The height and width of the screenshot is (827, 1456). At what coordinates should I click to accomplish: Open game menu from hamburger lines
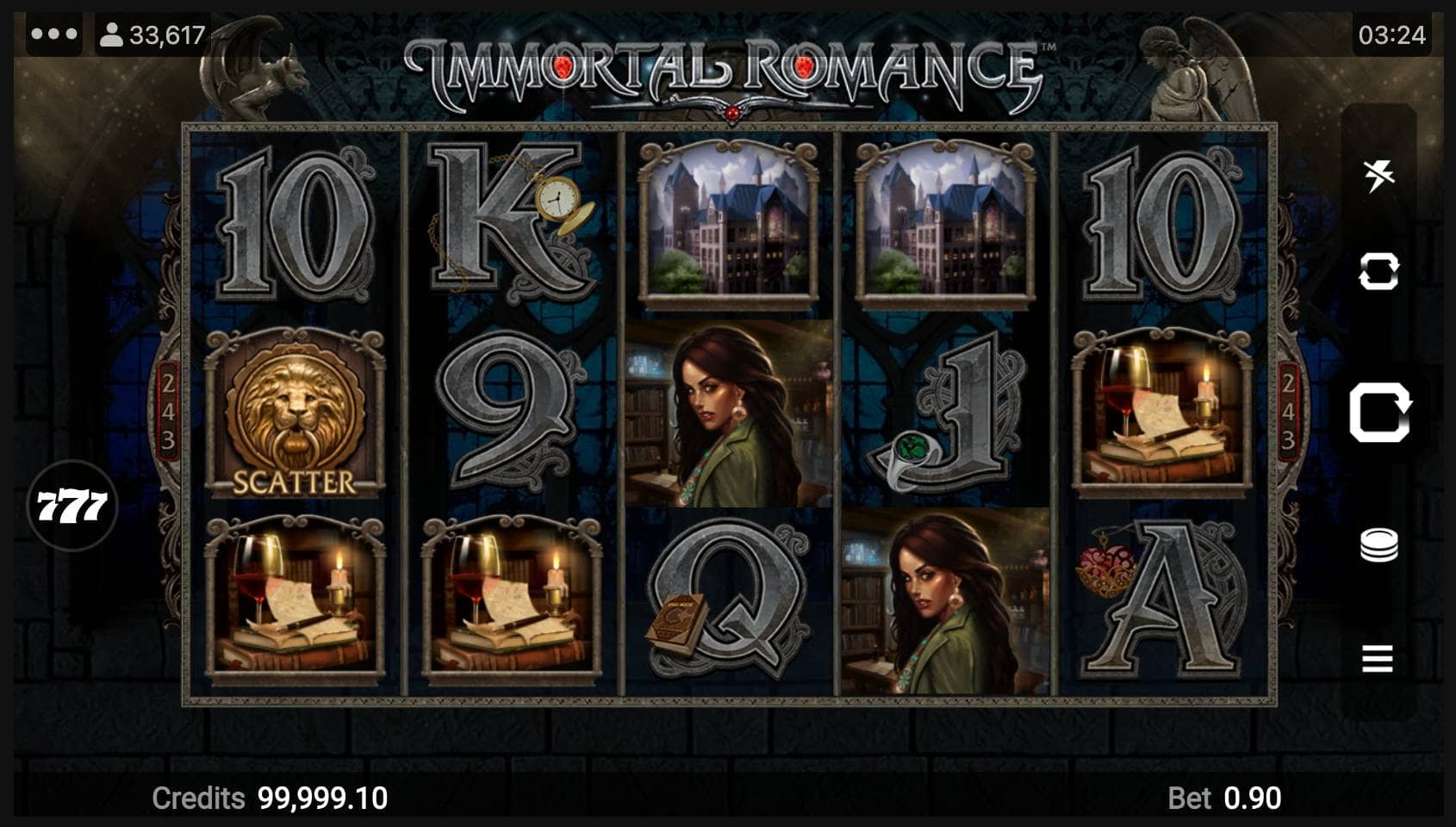[x=1379, y=659]
